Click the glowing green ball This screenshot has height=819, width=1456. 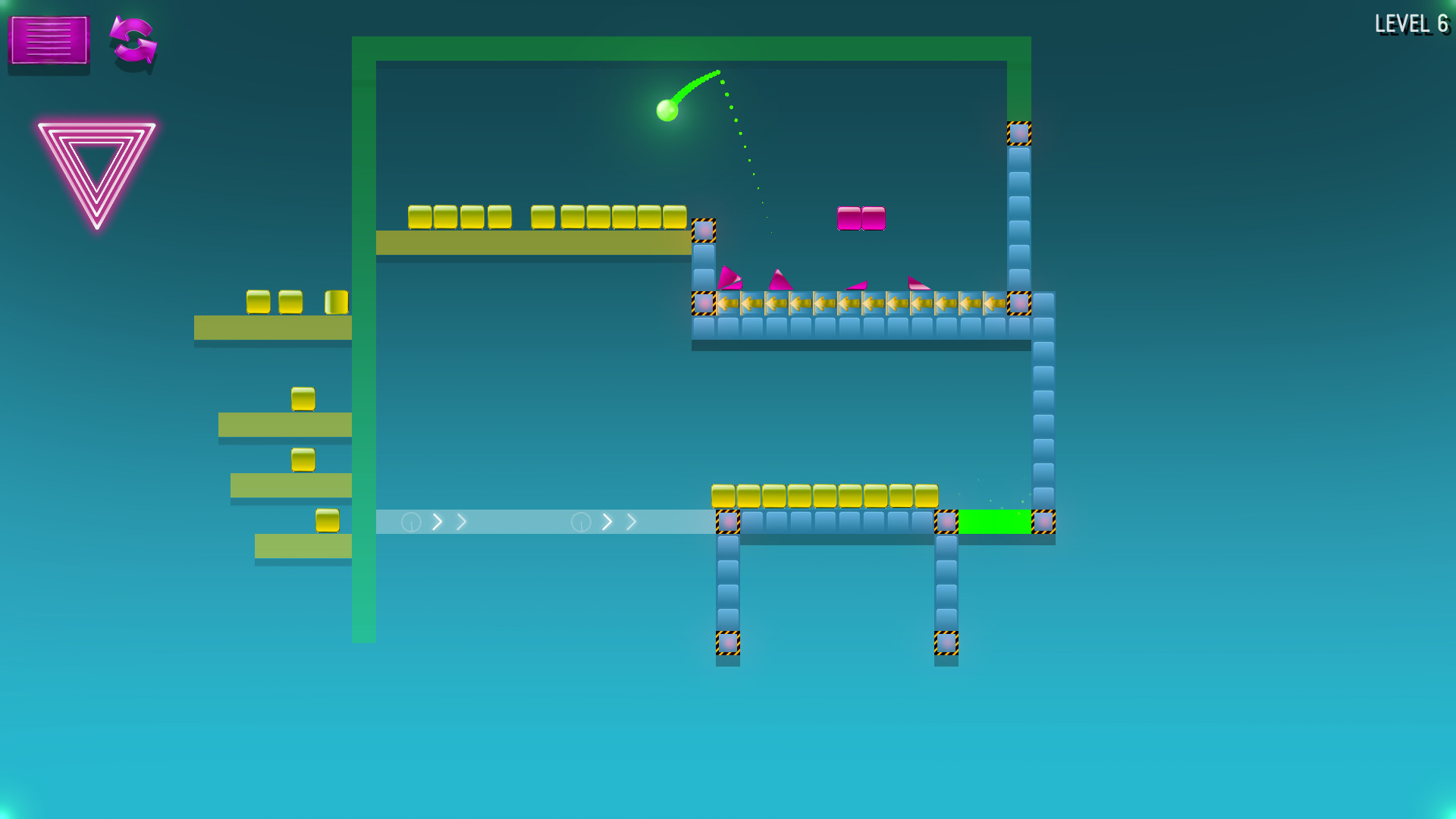(667, 108)
